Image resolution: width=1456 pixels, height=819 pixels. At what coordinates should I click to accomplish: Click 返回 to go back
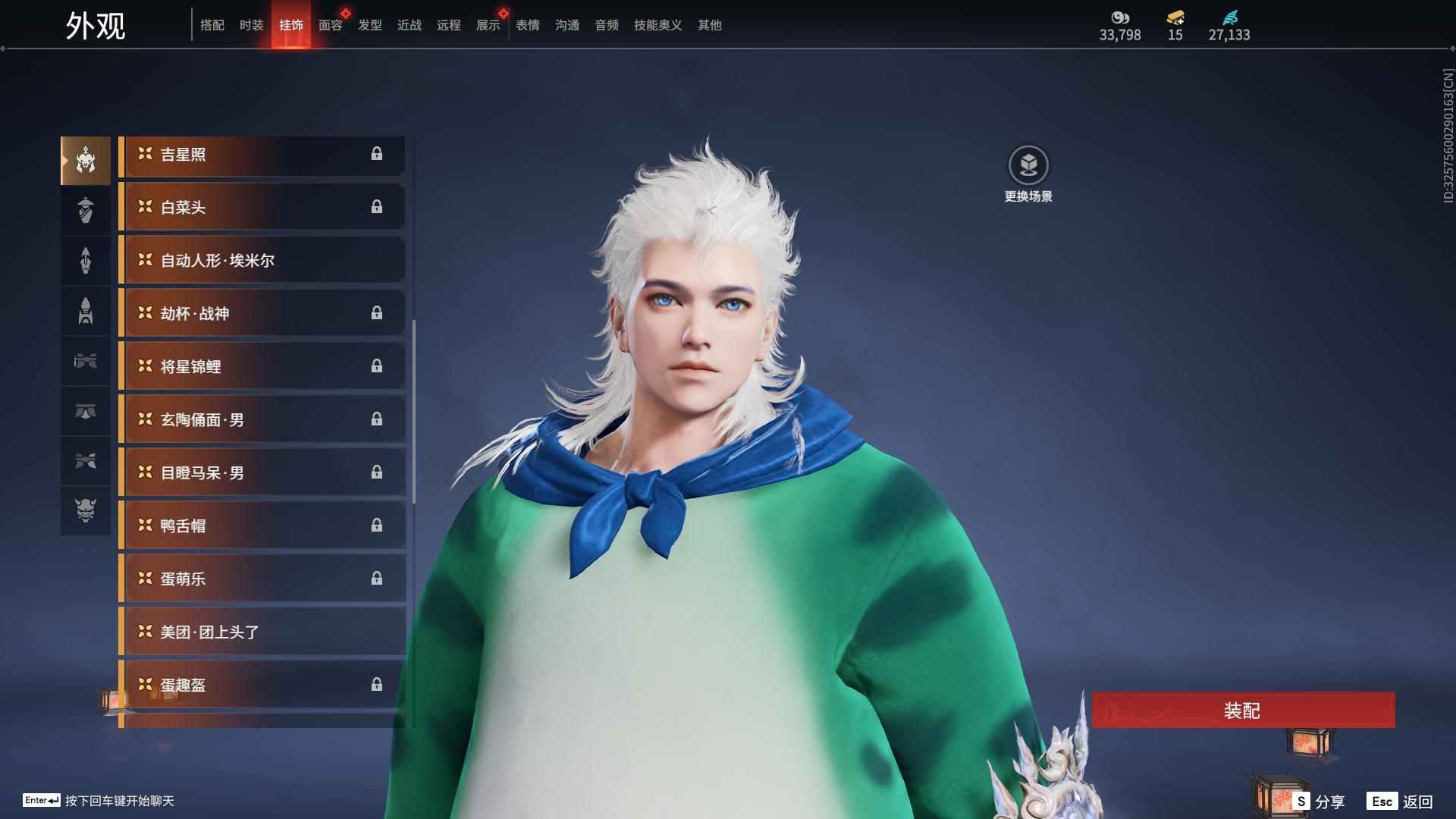pos(1401,801)
